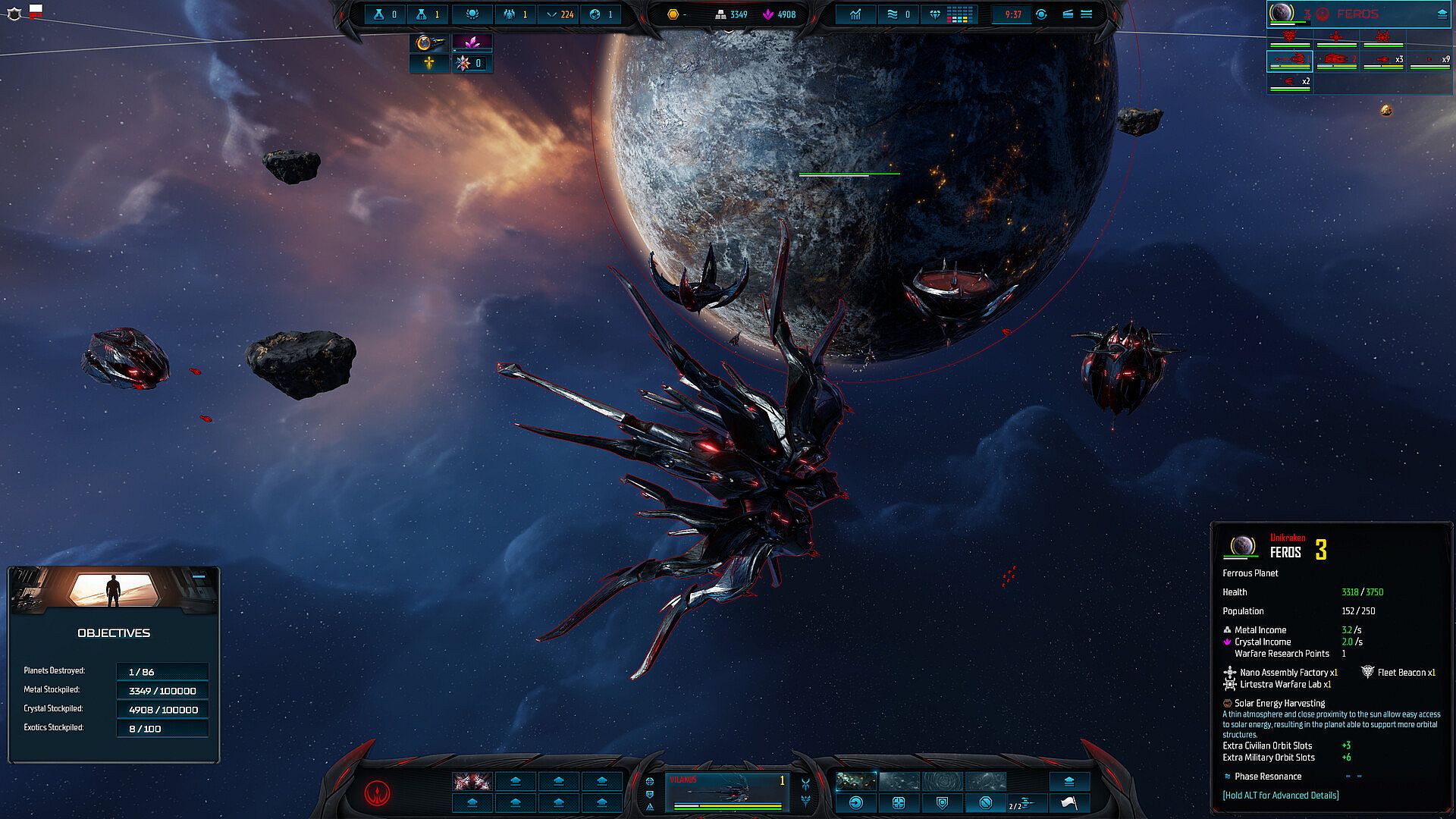This screenshot has height=819, width=1456.
Task: Select the level 1 capital ship in the Feros list
Action: [1290, 61]
